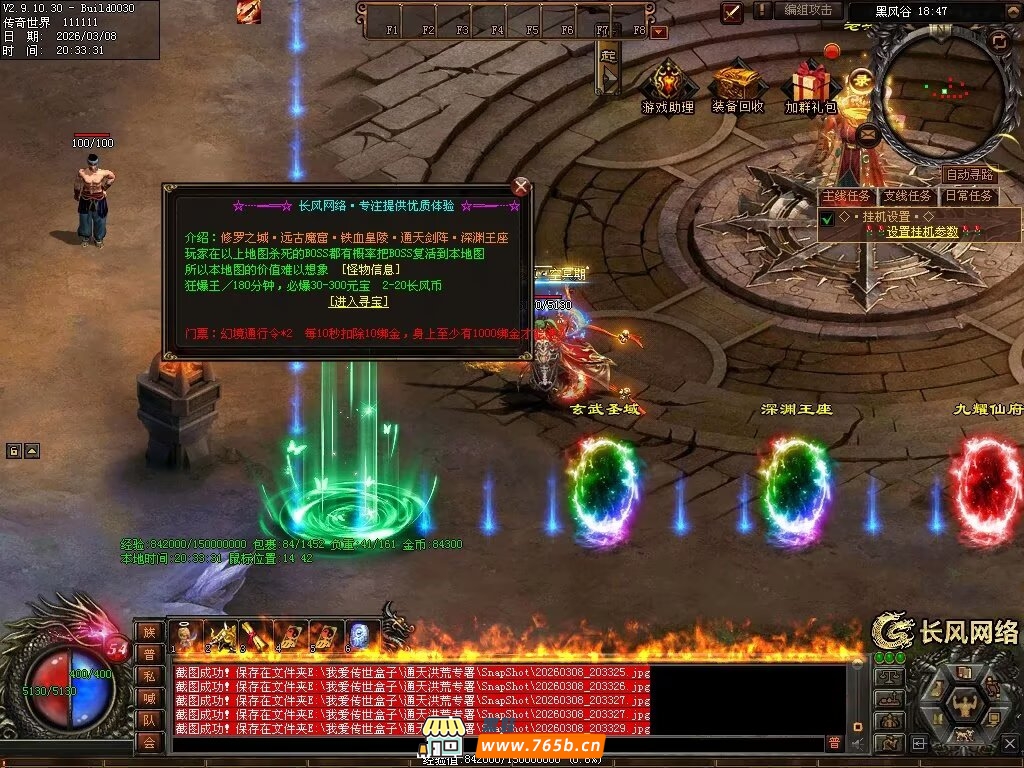1024x768 pixels.
Task: Switch to the 日常任务 tab
Action: coord(968,196)
